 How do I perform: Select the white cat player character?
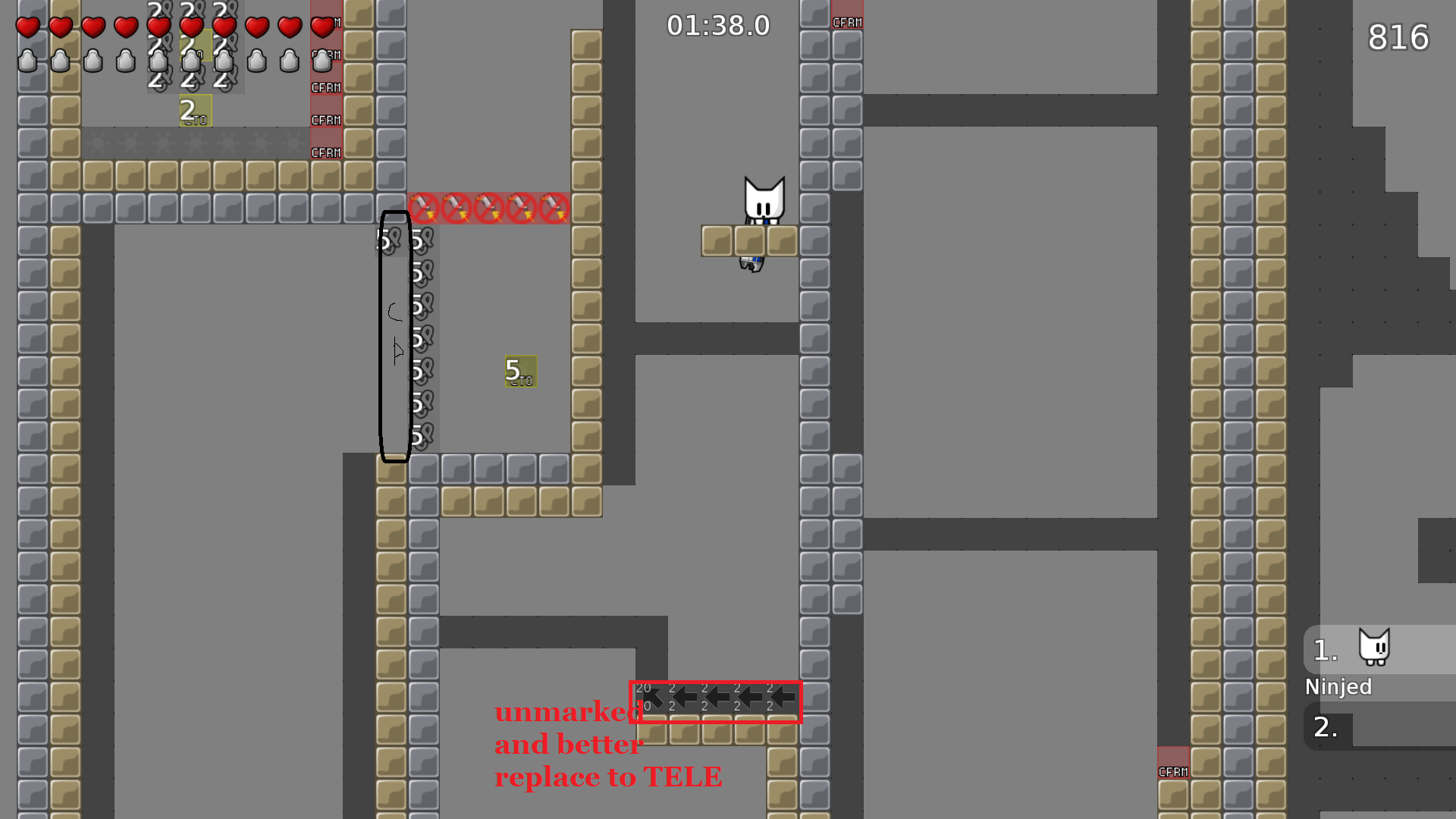pyautogui.click(x=764, y=201)
